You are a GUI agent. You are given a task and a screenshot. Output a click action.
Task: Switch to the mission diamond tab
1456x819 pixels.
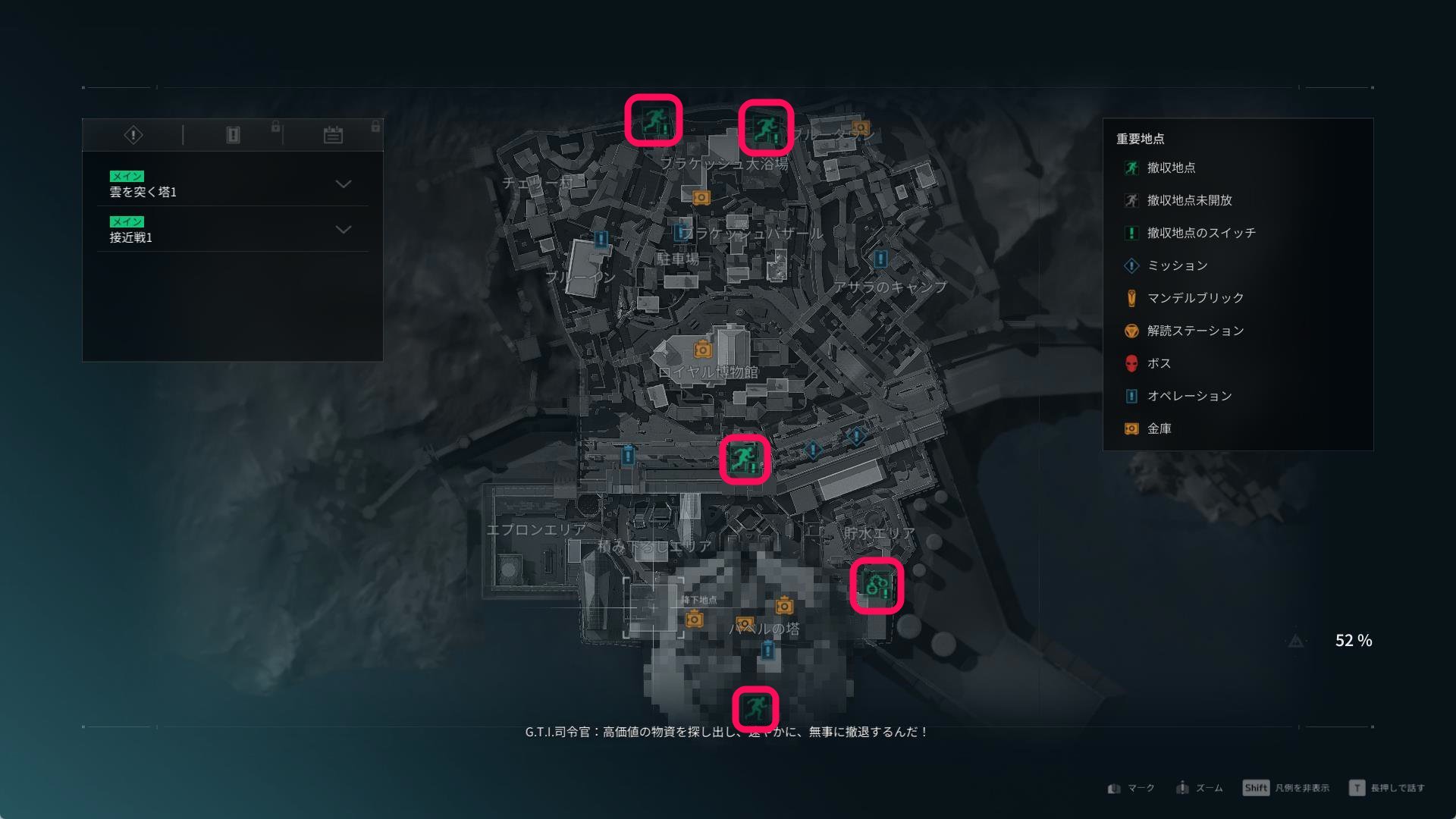(x=133, y=134)
